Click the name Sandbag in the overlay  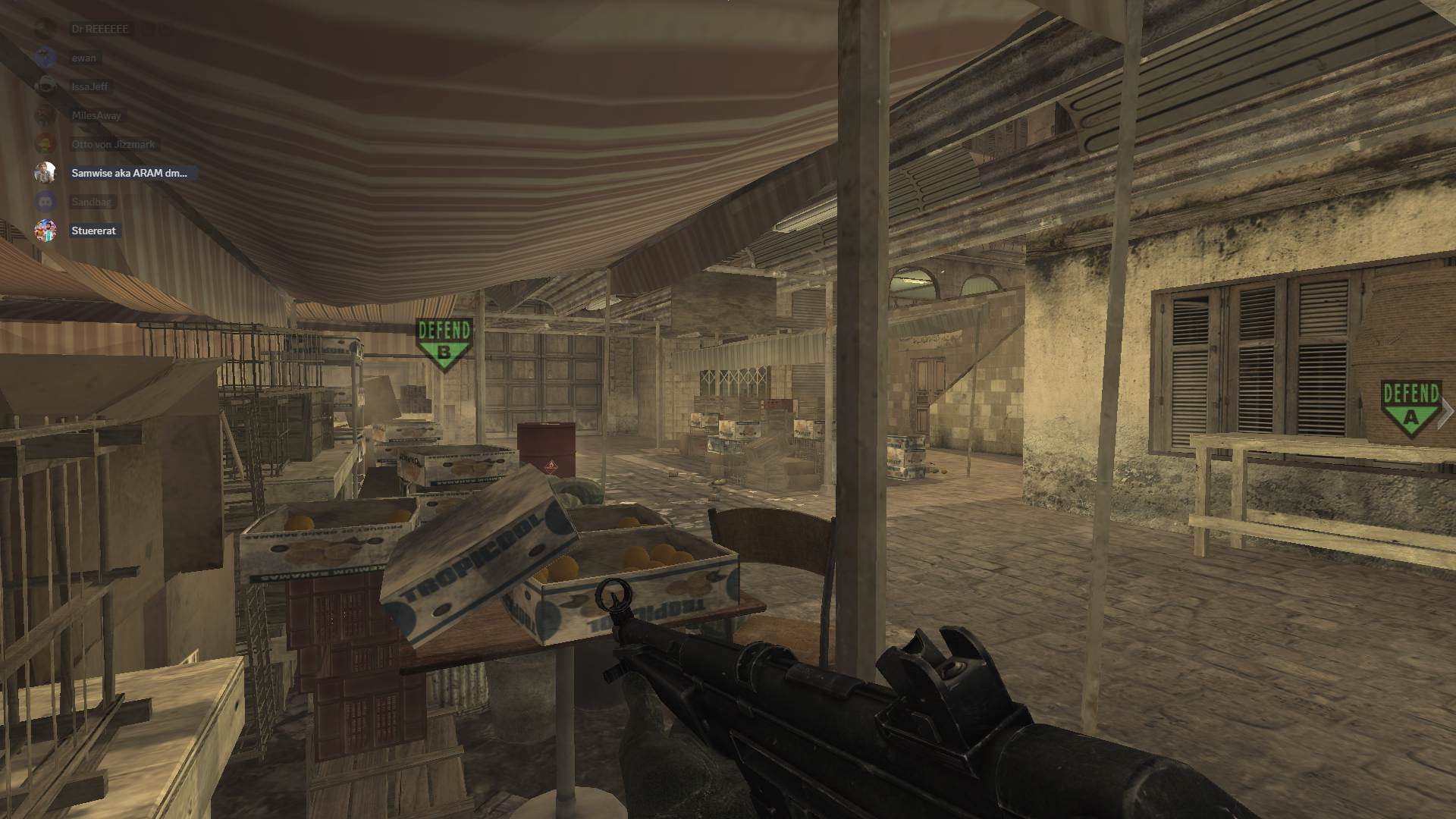(91, 202)
